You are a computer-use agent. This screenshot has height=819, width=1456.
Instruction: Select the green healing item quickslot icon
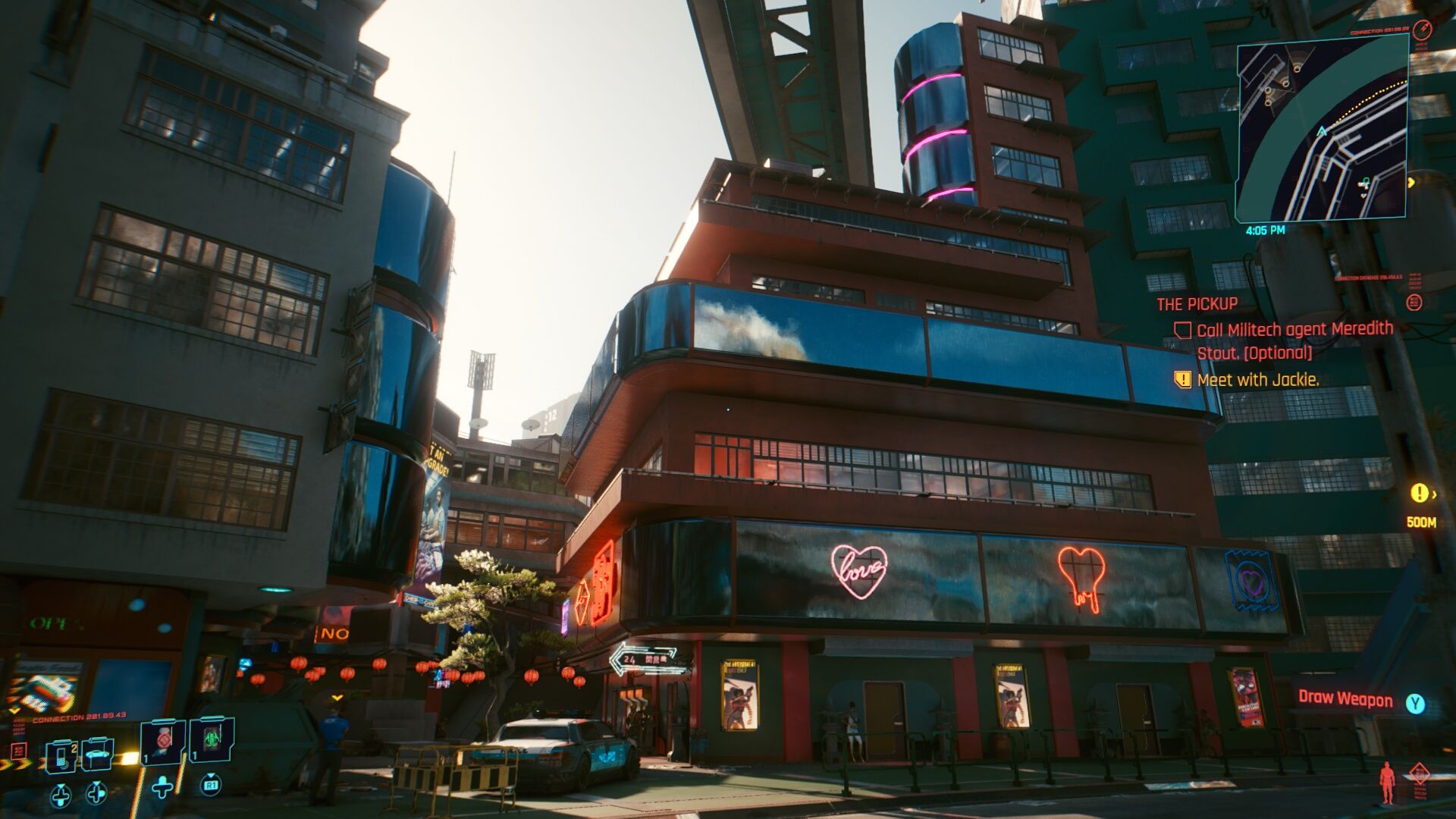point(211,738)
